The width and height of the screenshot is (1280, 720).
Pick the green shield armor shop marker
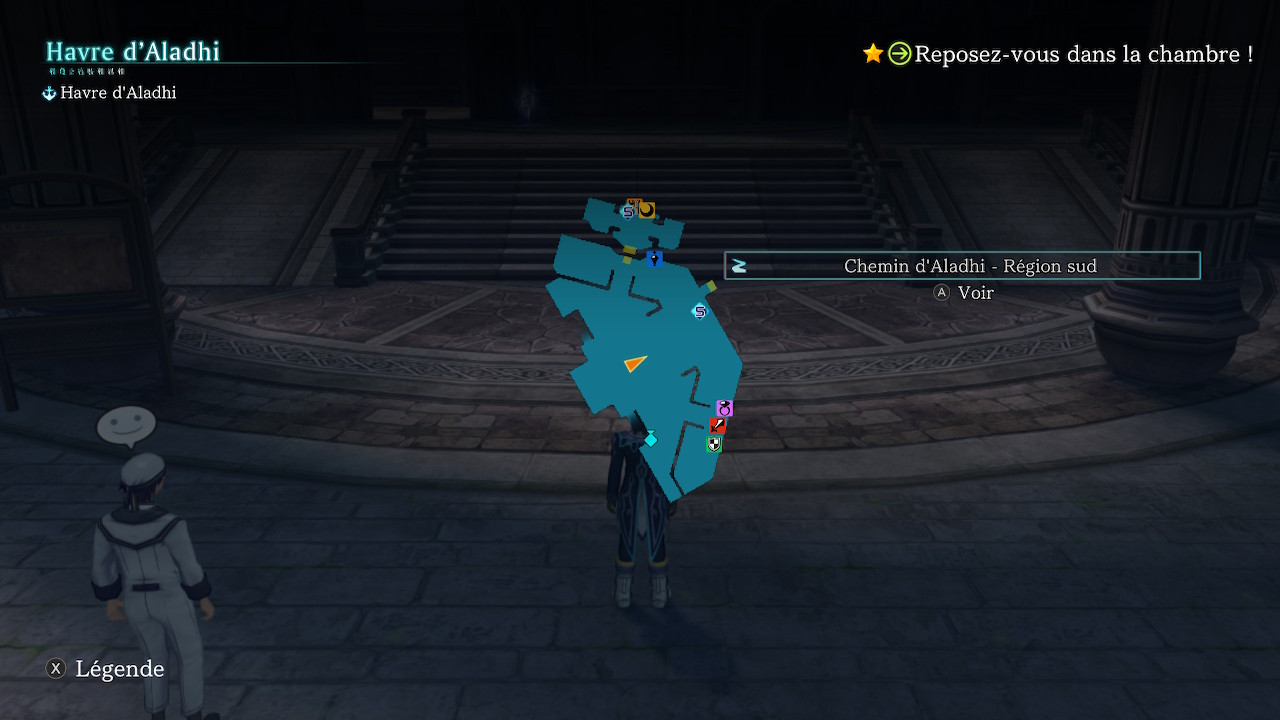(713, 444)
